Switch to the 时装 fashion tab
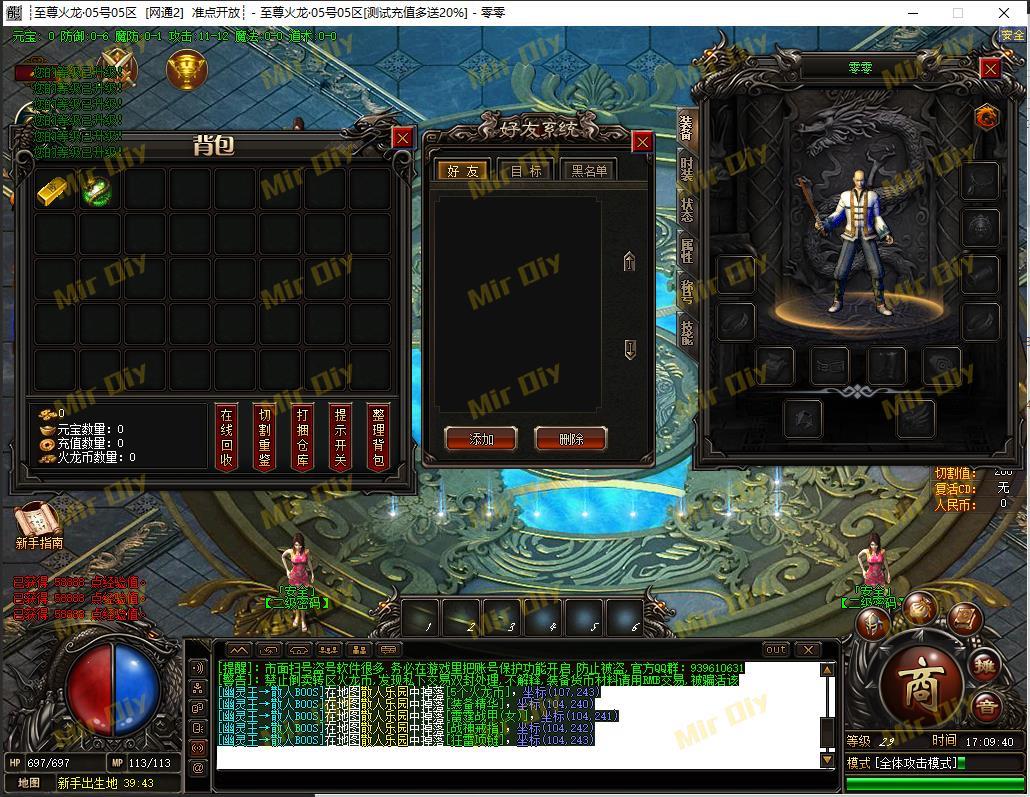This screenshot has width=1030, height=797. (x=687, y=168)
